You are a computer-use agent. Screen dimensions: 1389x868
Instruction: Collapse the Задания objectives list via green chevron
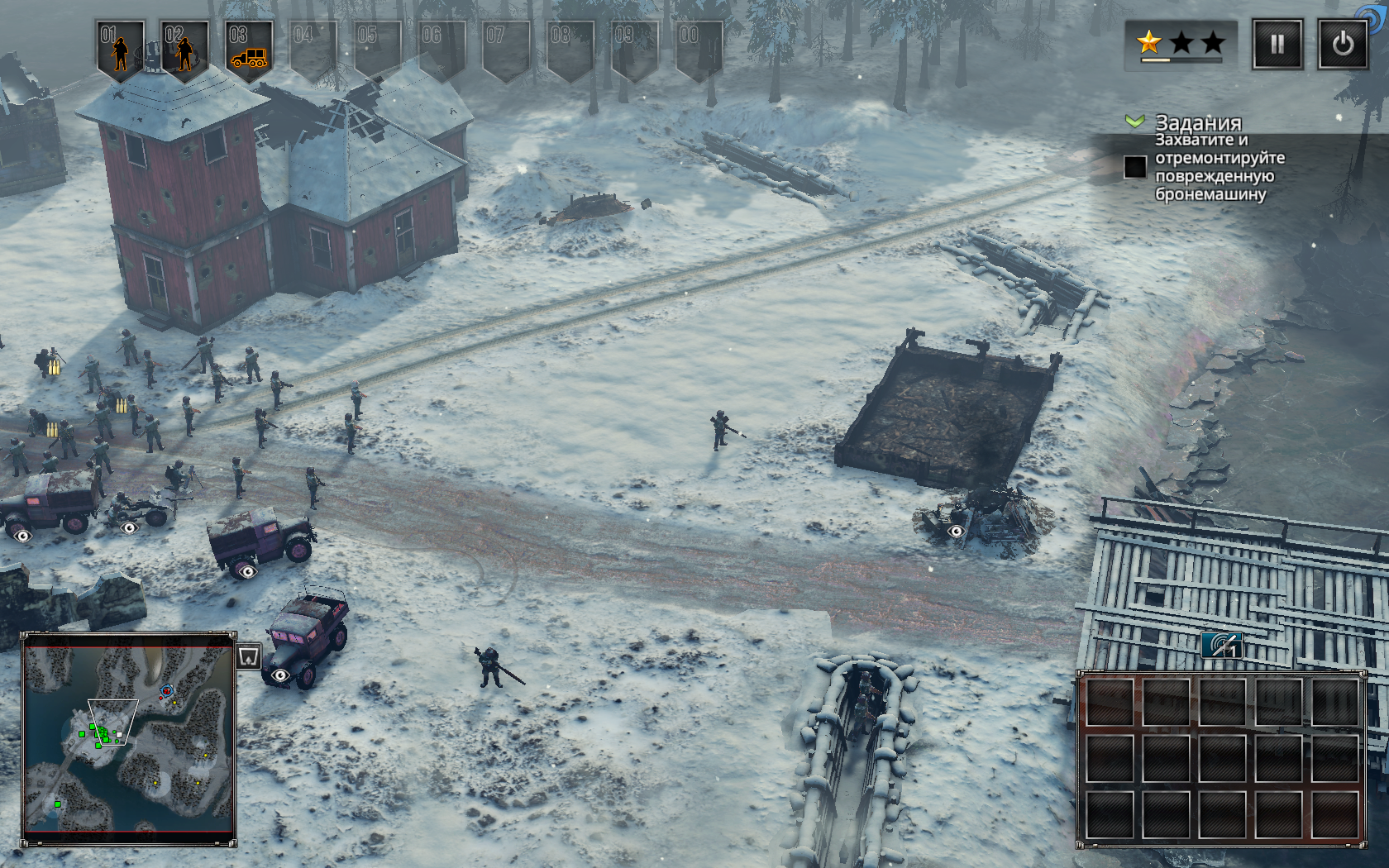click(1134, 122)
